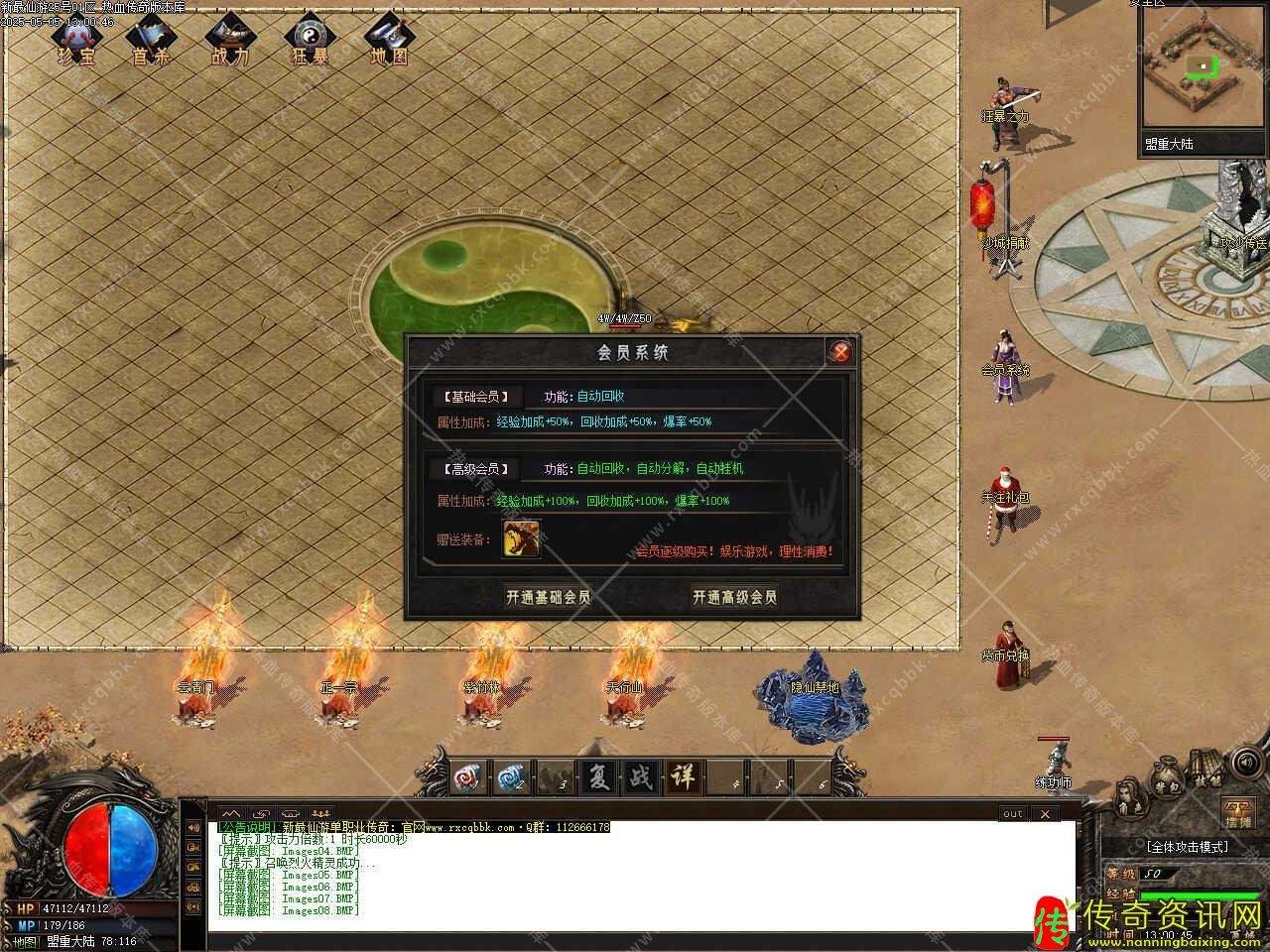Viewport: 1270px width, 952px height.
Task: Close the 会员系统 membership window
Action: 840,351
